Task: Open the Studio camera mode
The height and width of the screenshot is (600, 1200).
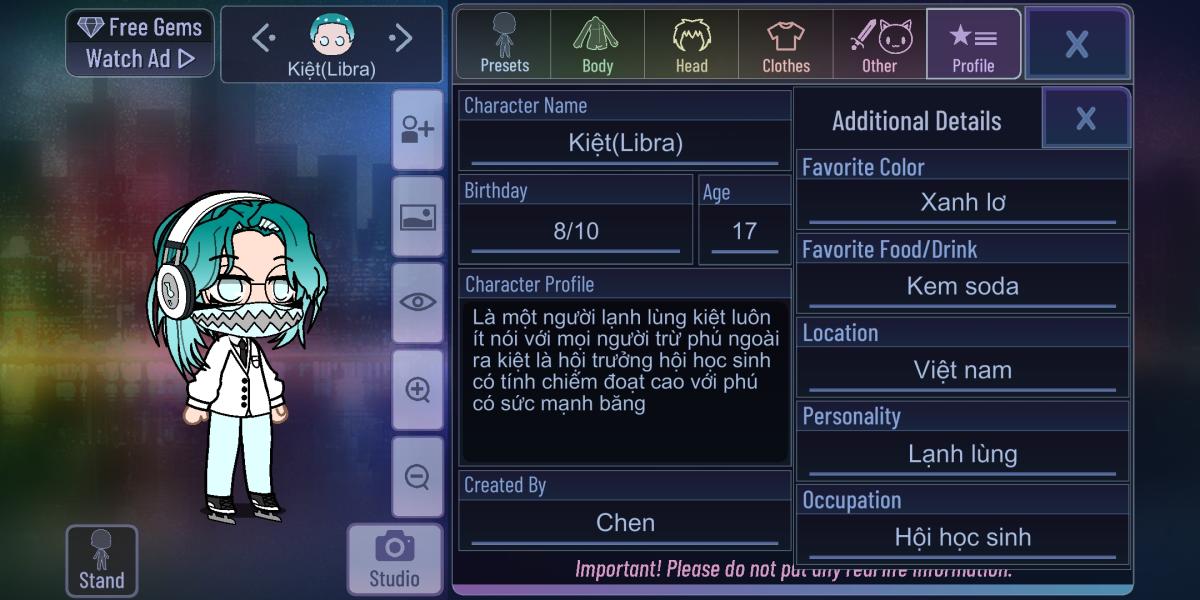Action: 394,559
